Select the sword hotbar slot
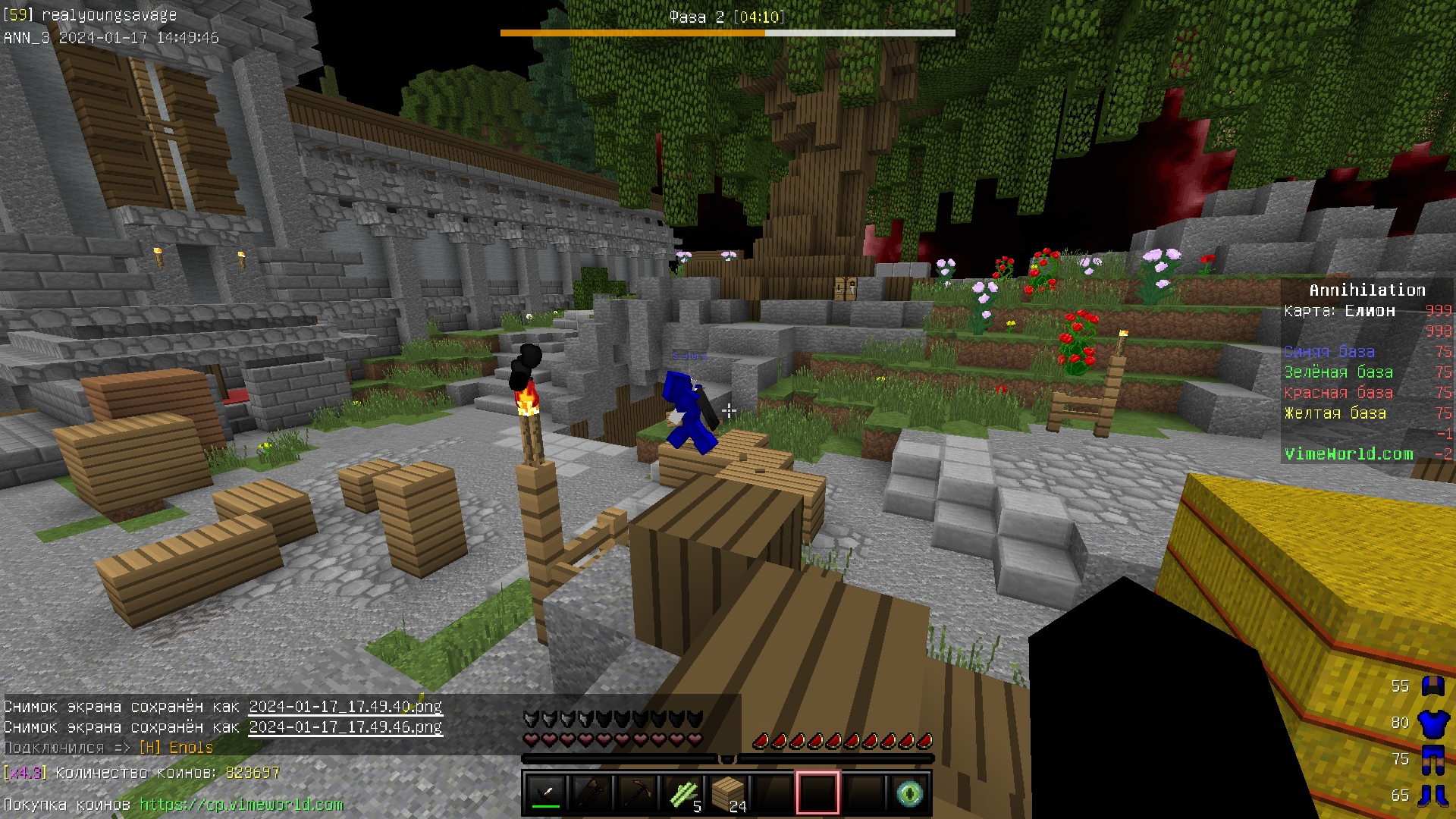Screen dimensions: 1456x819 pos(545,793)
